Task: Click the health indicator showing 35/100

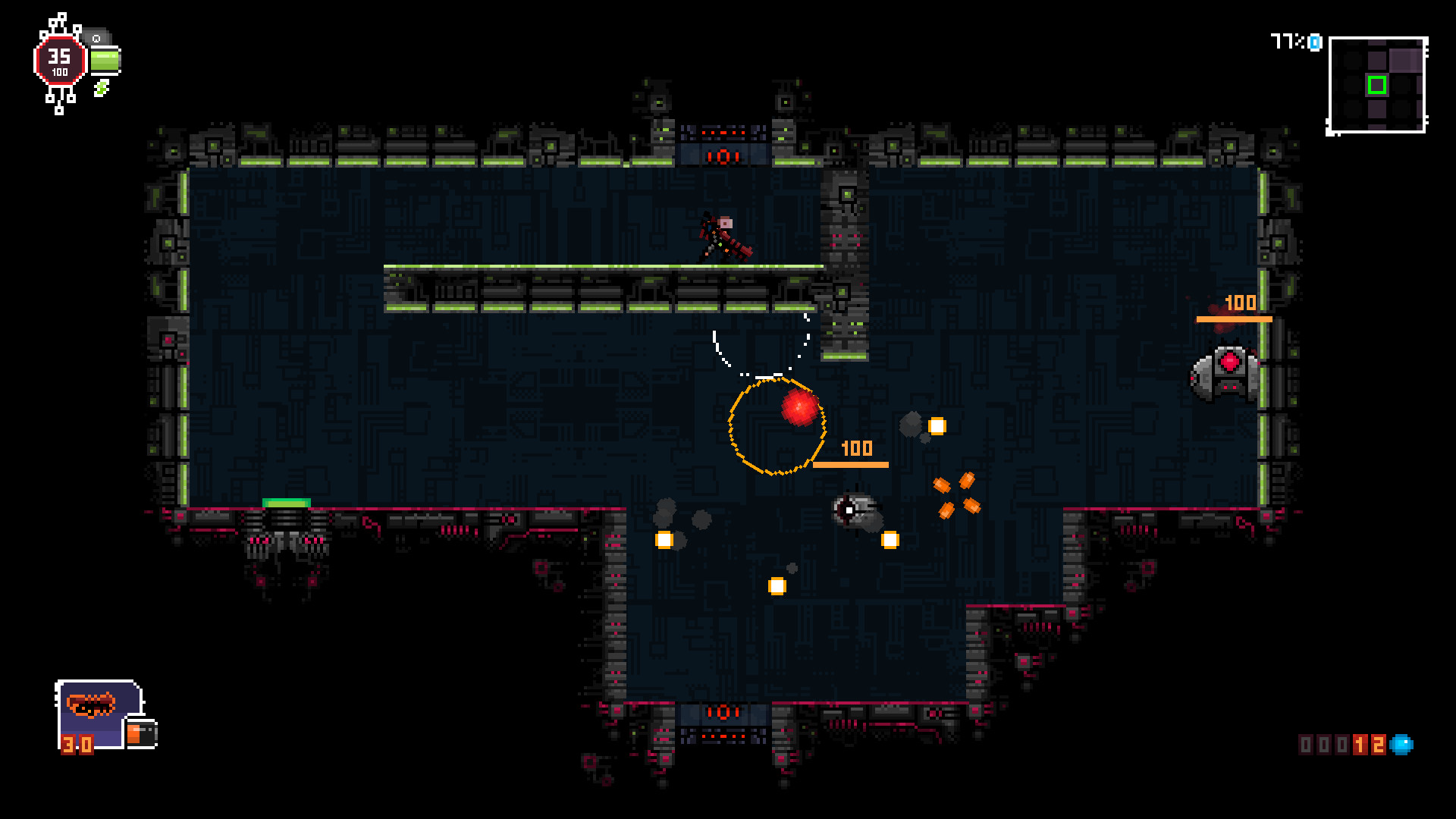Action: click(x=61, y=59)
